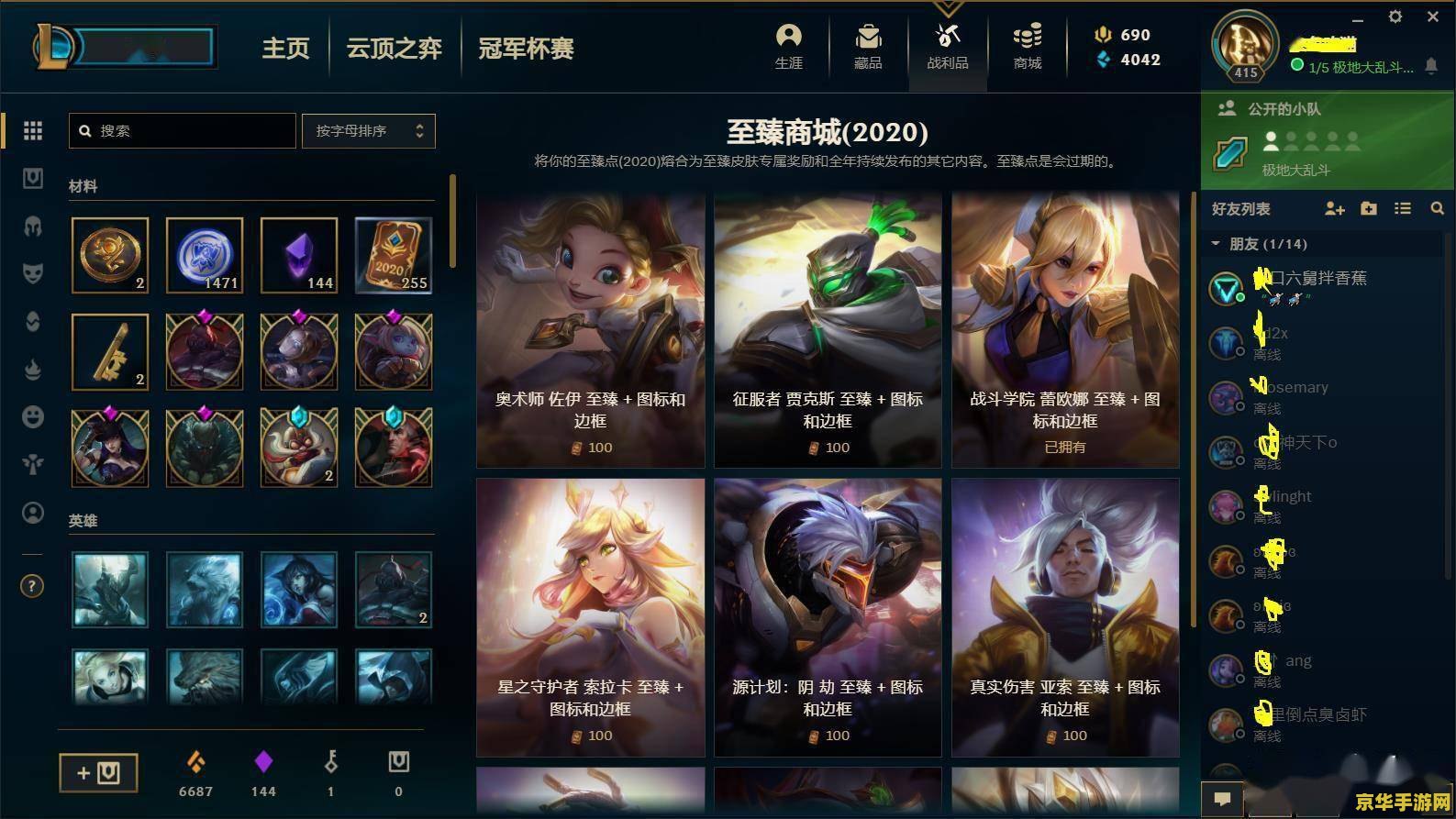Click the help question mark button

pyautogui.click(x=32, y=585)
